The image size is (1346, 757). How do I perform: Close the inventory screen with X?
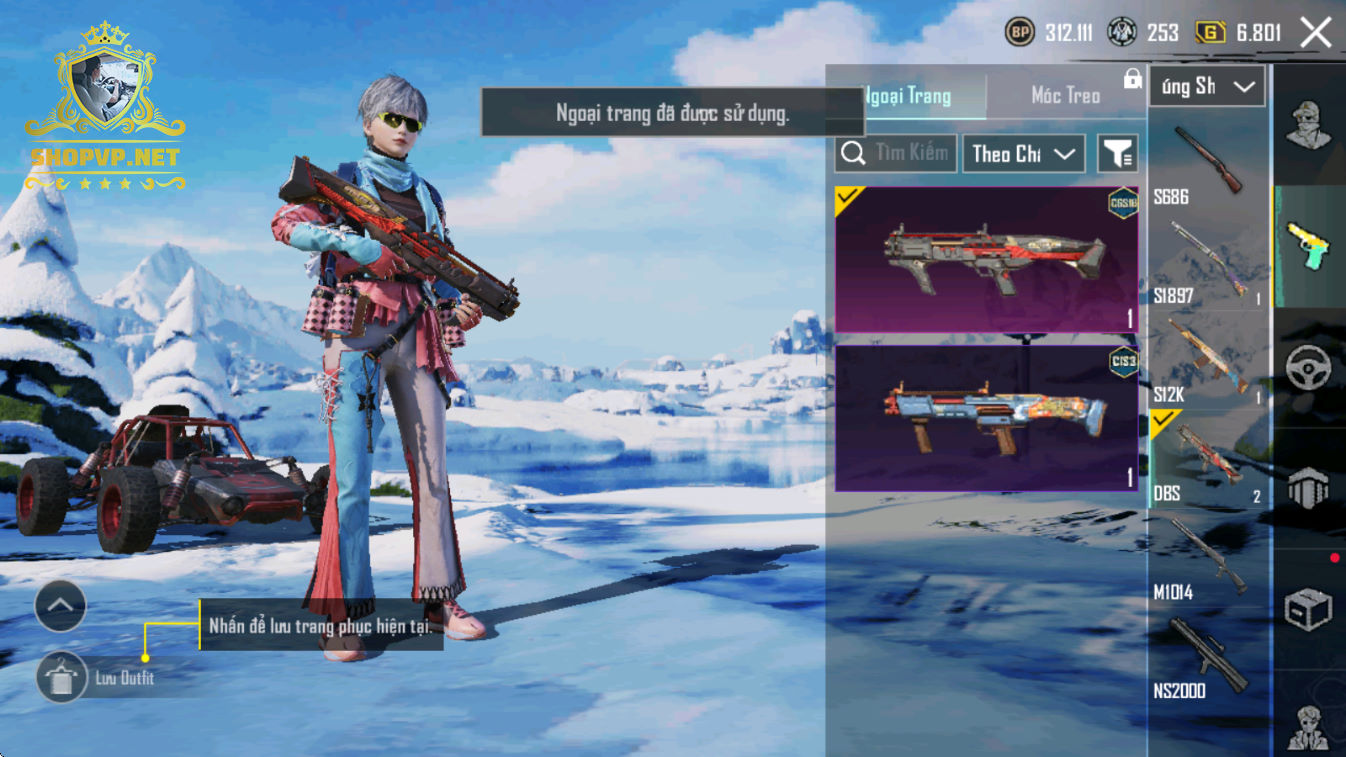(x=1315, y=33)
